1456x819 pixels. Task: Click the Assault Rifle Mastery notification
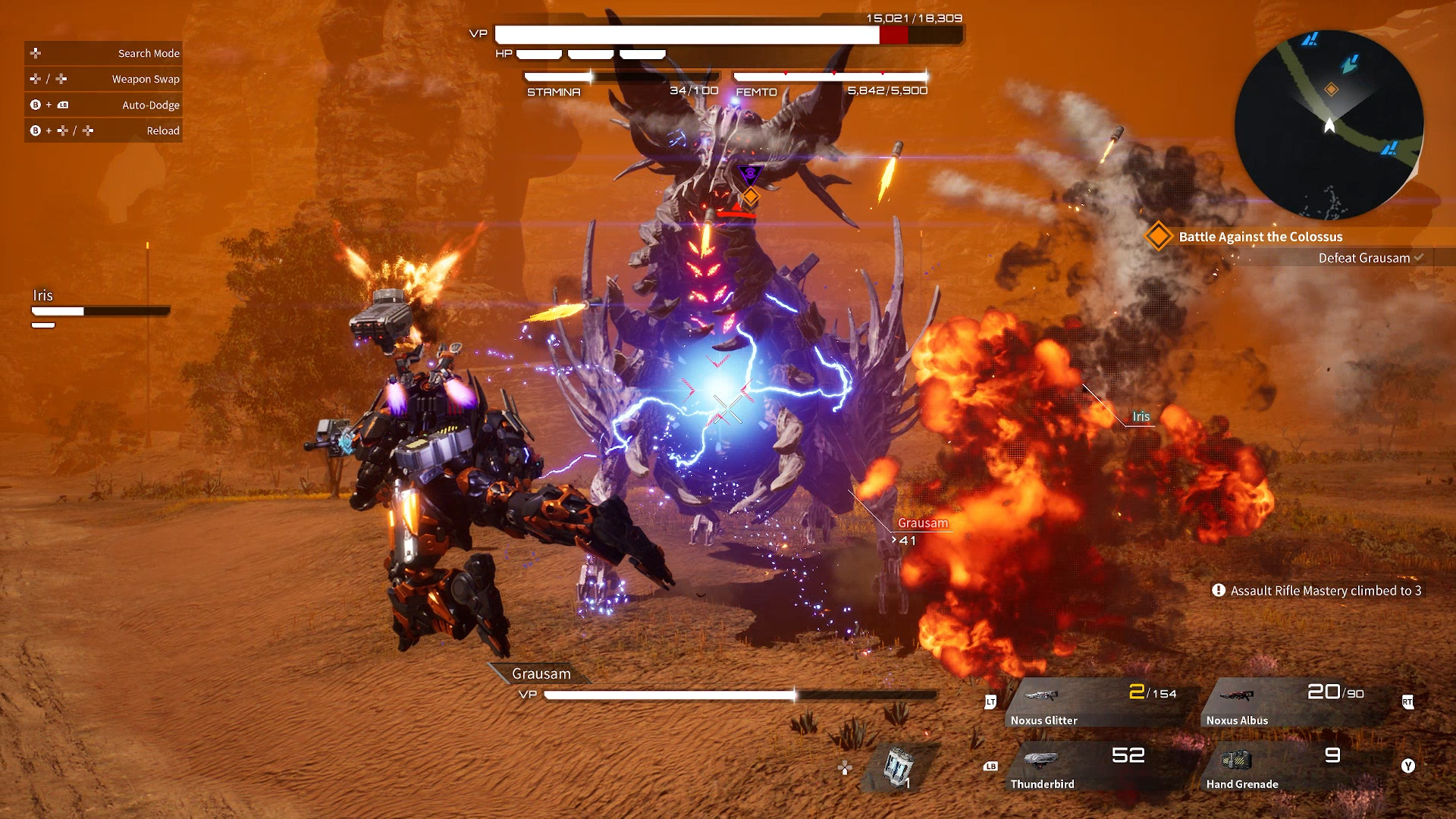point(1318,591)
